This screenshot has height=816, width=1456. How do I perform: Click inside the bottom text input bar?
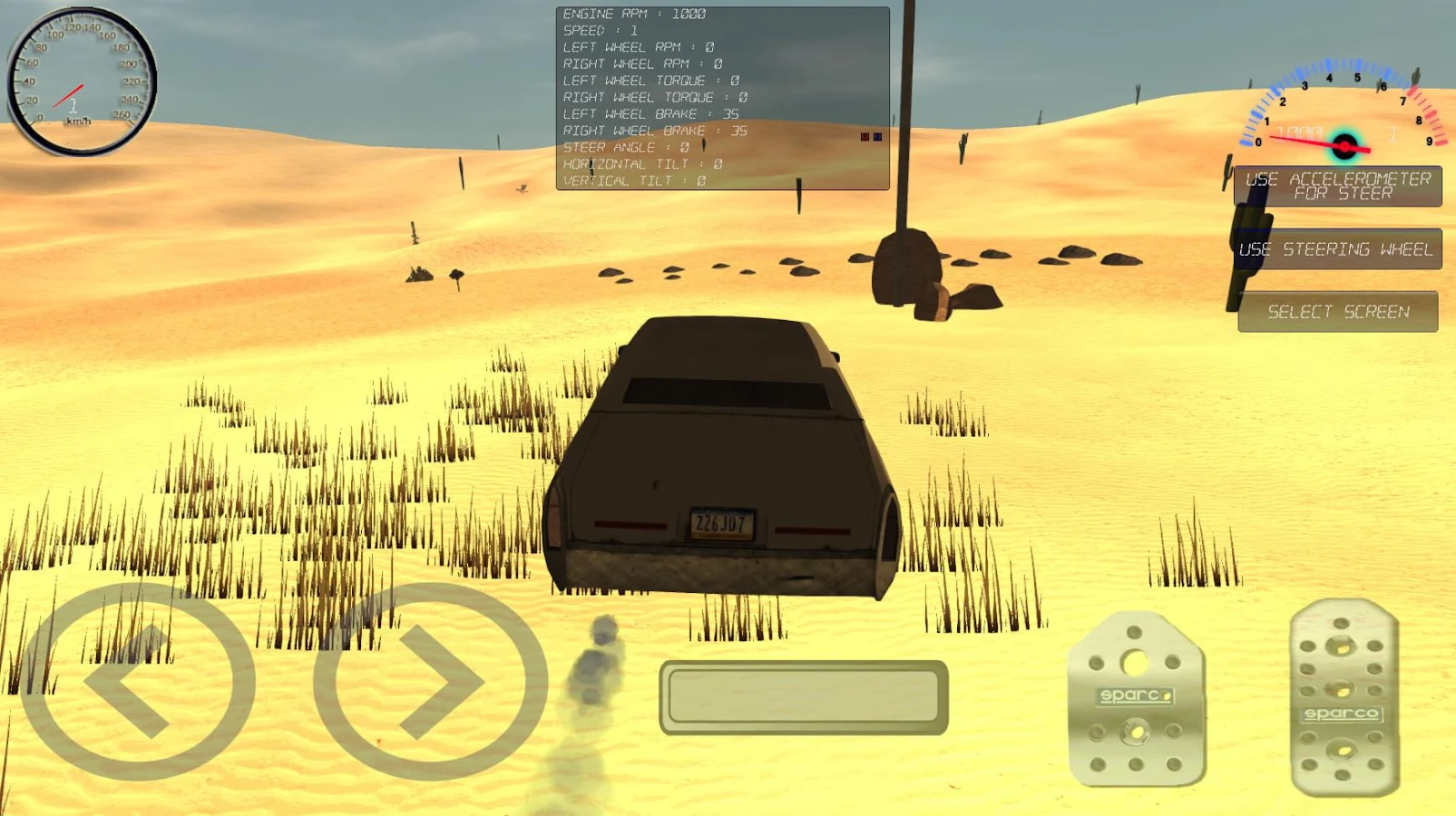806,696
